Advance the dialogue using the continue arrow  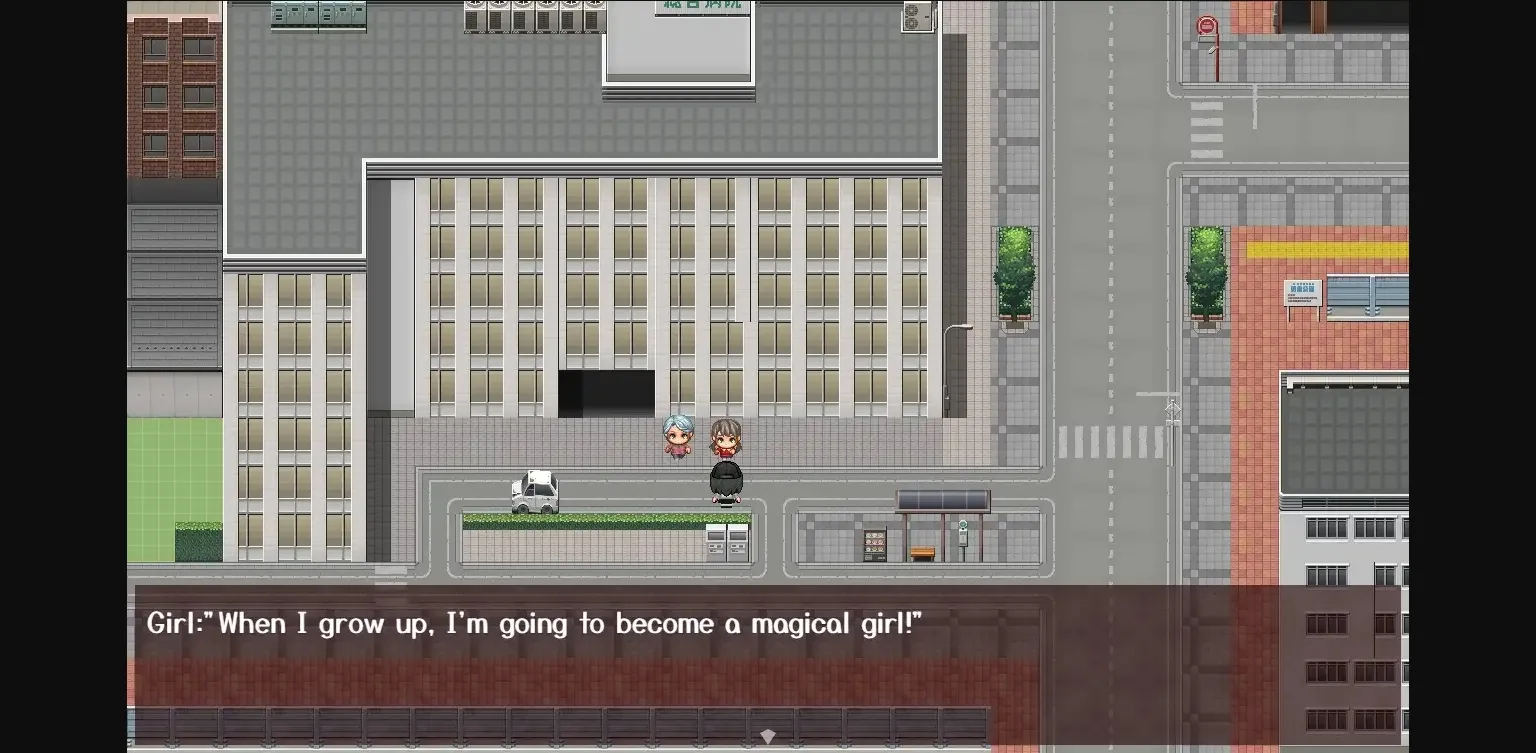coord(768,736)
